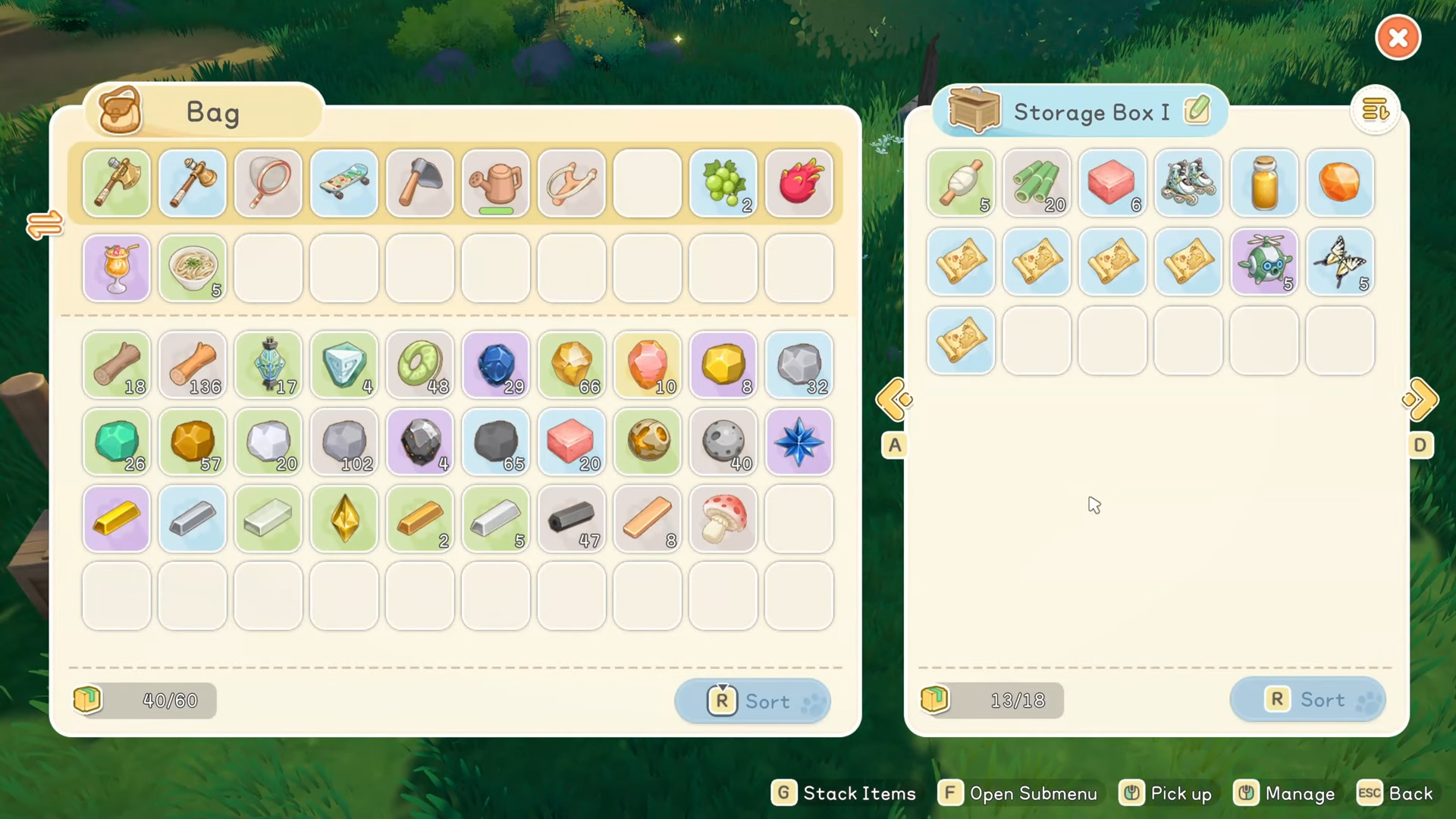The height and width of the screenshot is (819, 1456).
Task: Select the skateboard hotbar slot
Action: coord(344,184)
